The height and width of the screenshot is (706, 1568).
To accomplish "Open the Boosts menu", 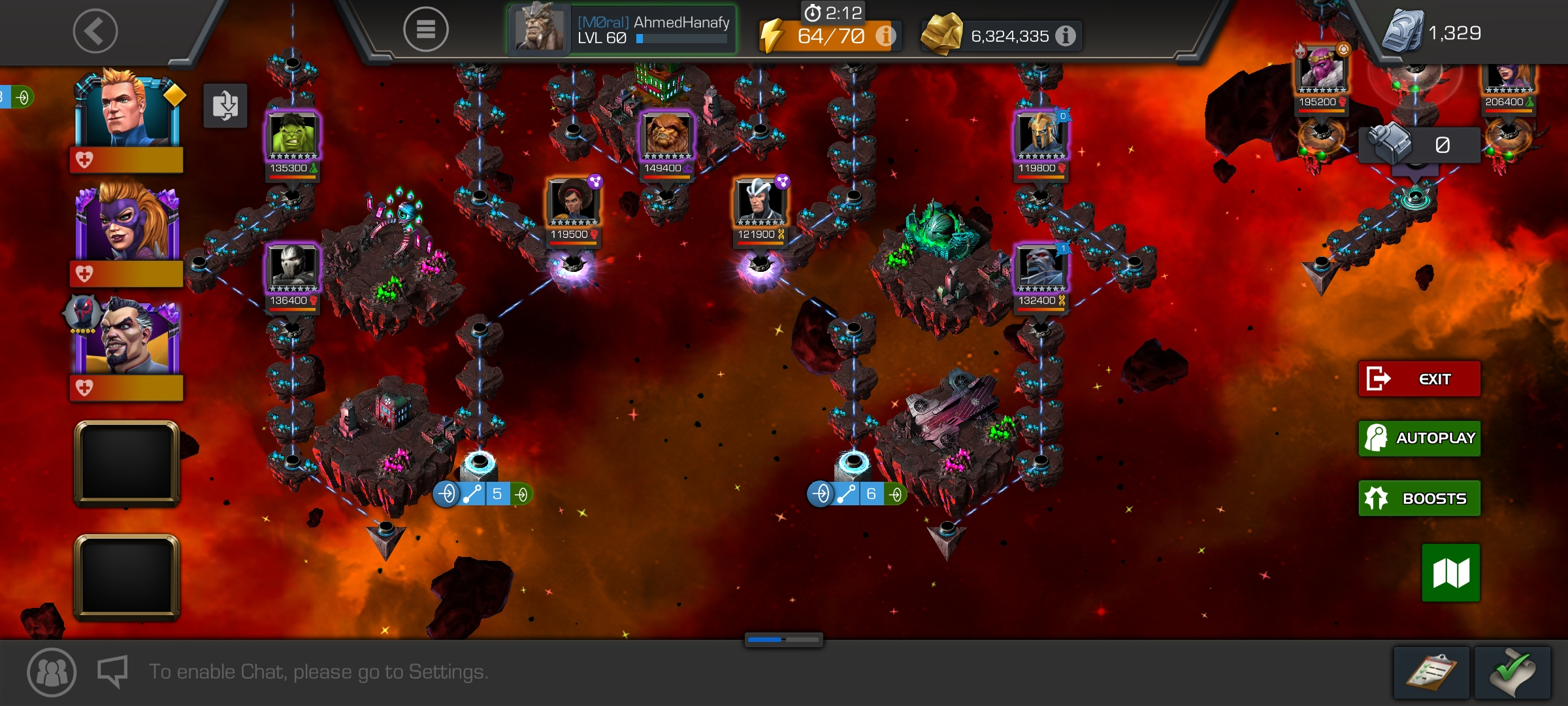I will pyautogui.click(x=1419, y=498).
